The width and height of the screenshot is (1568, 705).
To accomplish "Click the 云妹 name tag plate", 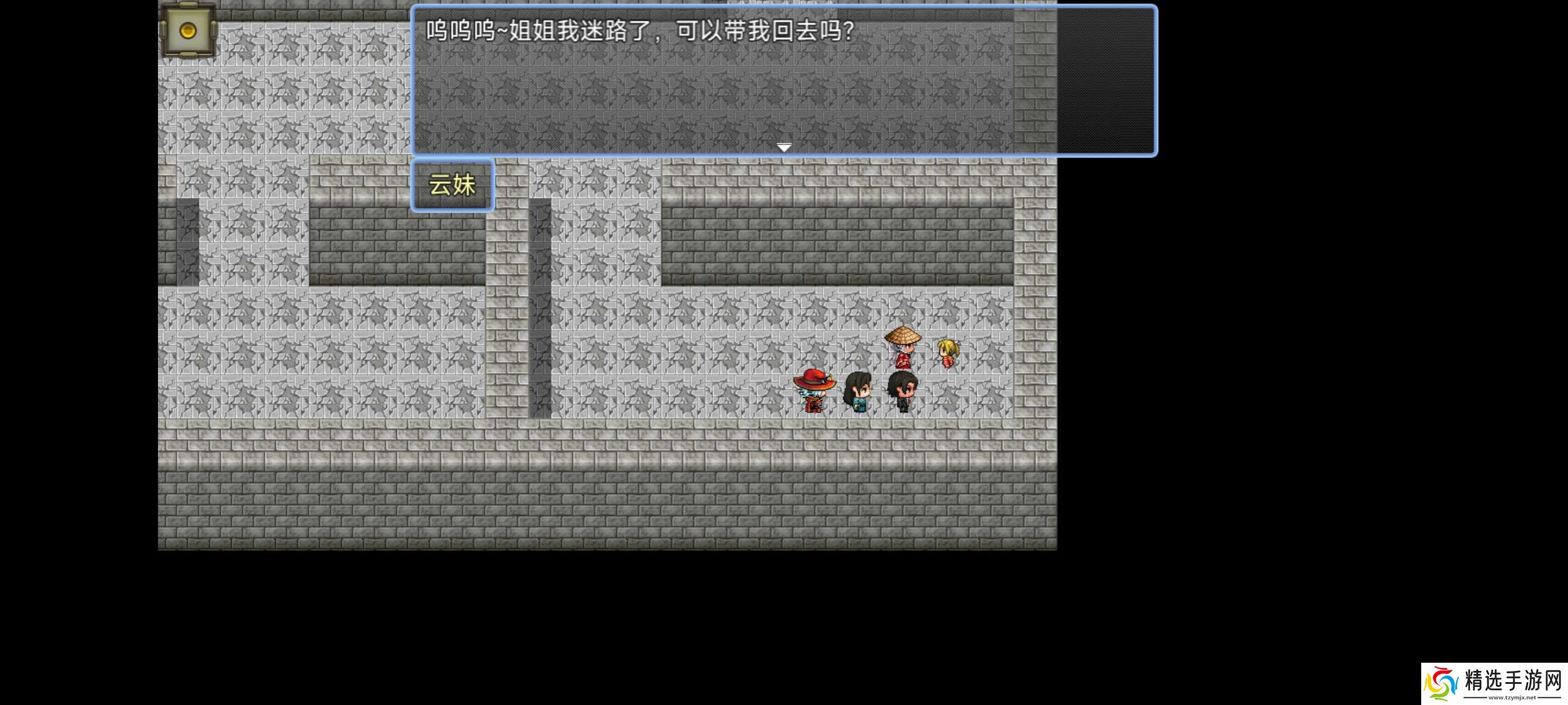I will [452, 186].
